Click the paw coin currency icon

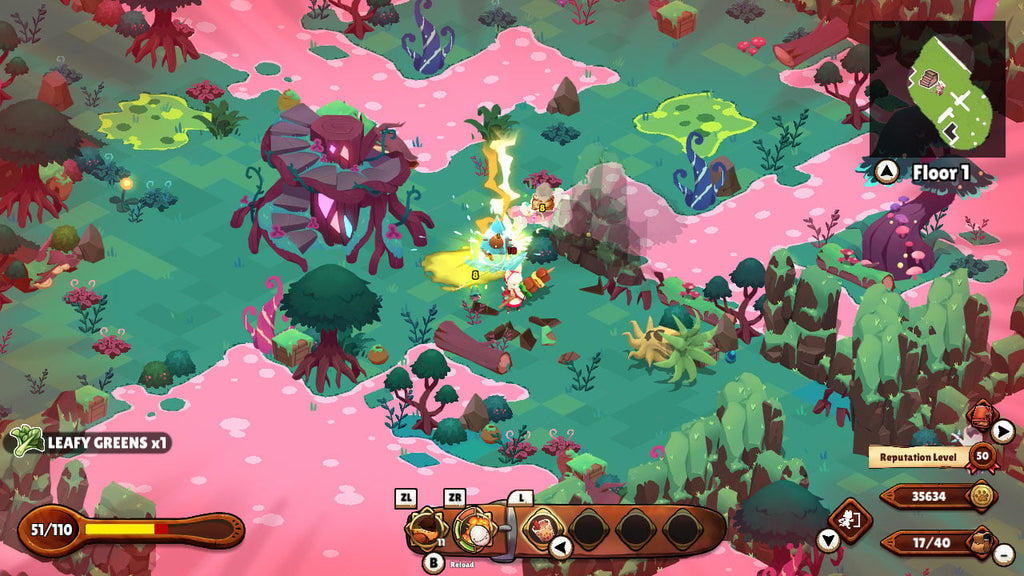[x=983, y=495]
